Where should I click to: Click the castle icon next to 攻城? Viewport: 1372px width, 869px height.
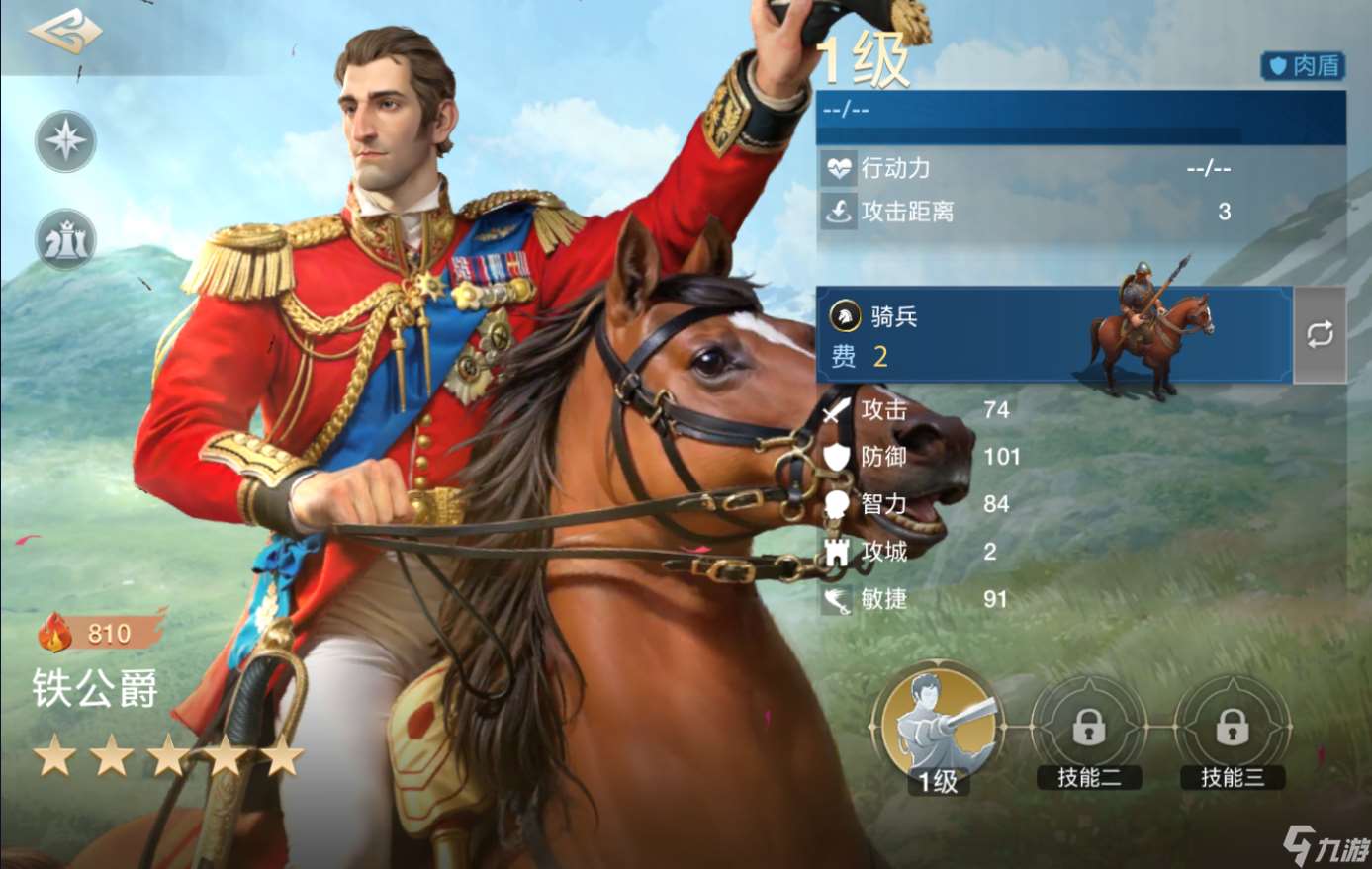coord(837,552)
